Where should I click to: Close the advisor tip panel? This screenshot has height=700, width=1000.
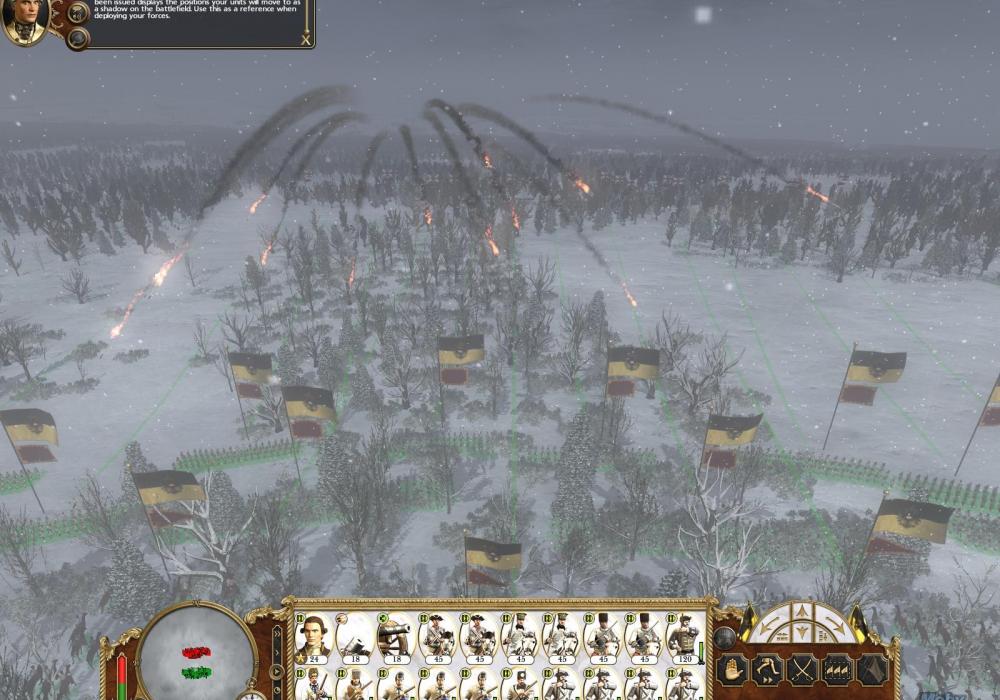307,39
